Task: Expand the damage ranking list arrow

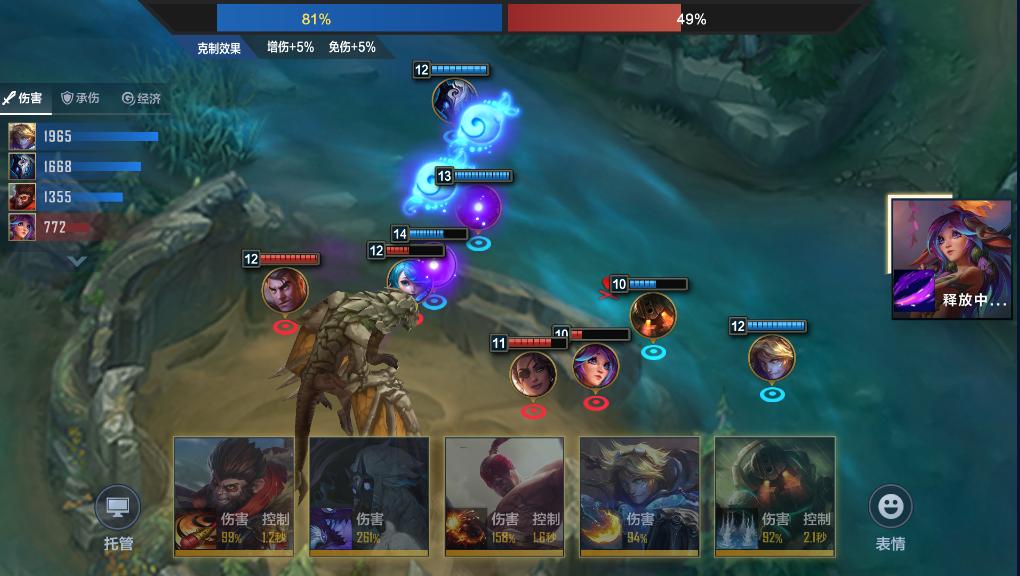Action: [77, 260]
